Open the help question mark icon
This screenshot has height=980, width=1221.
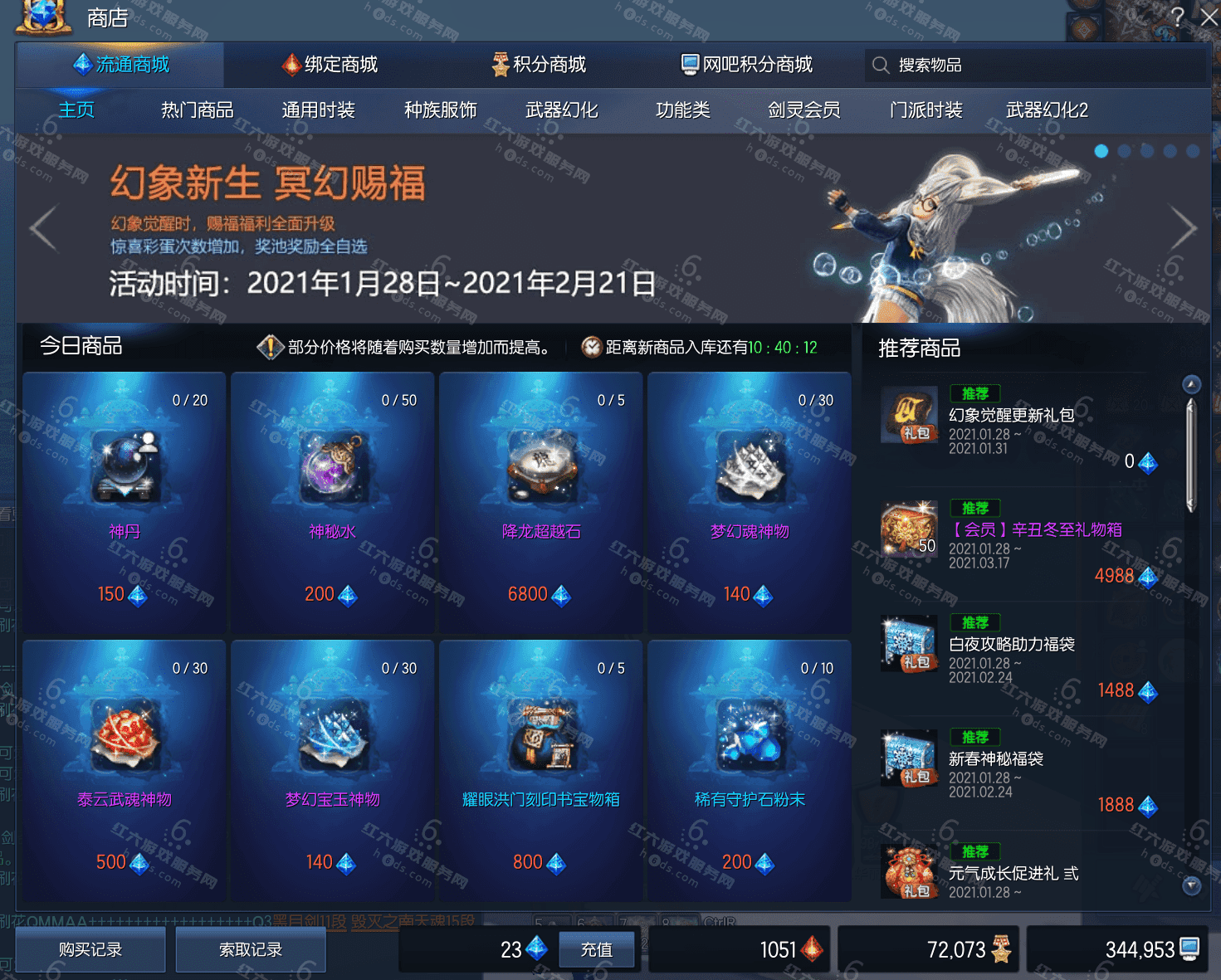[x=1179, y=17]
